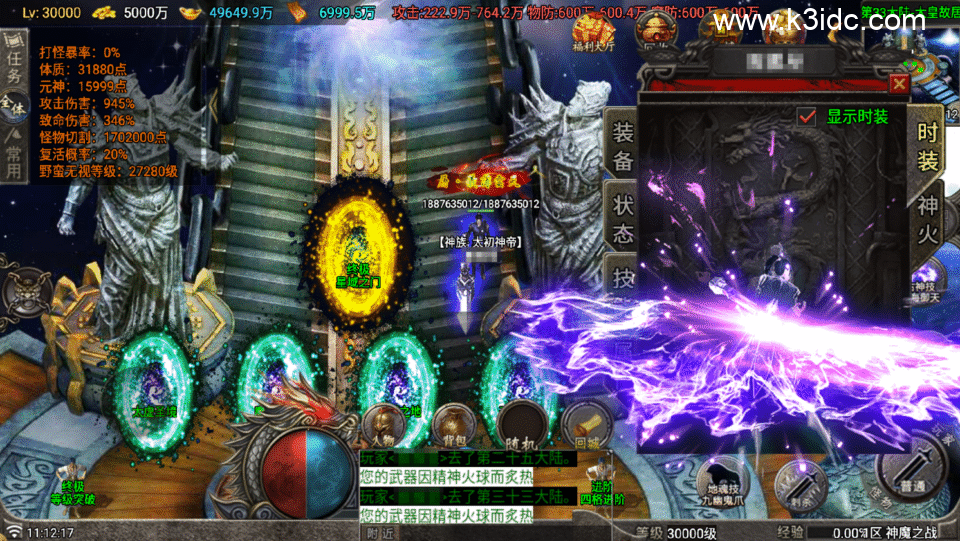Click the 回城 return-to-town scroll
This screenshot has width=960, height=541.
pos(585,425)
